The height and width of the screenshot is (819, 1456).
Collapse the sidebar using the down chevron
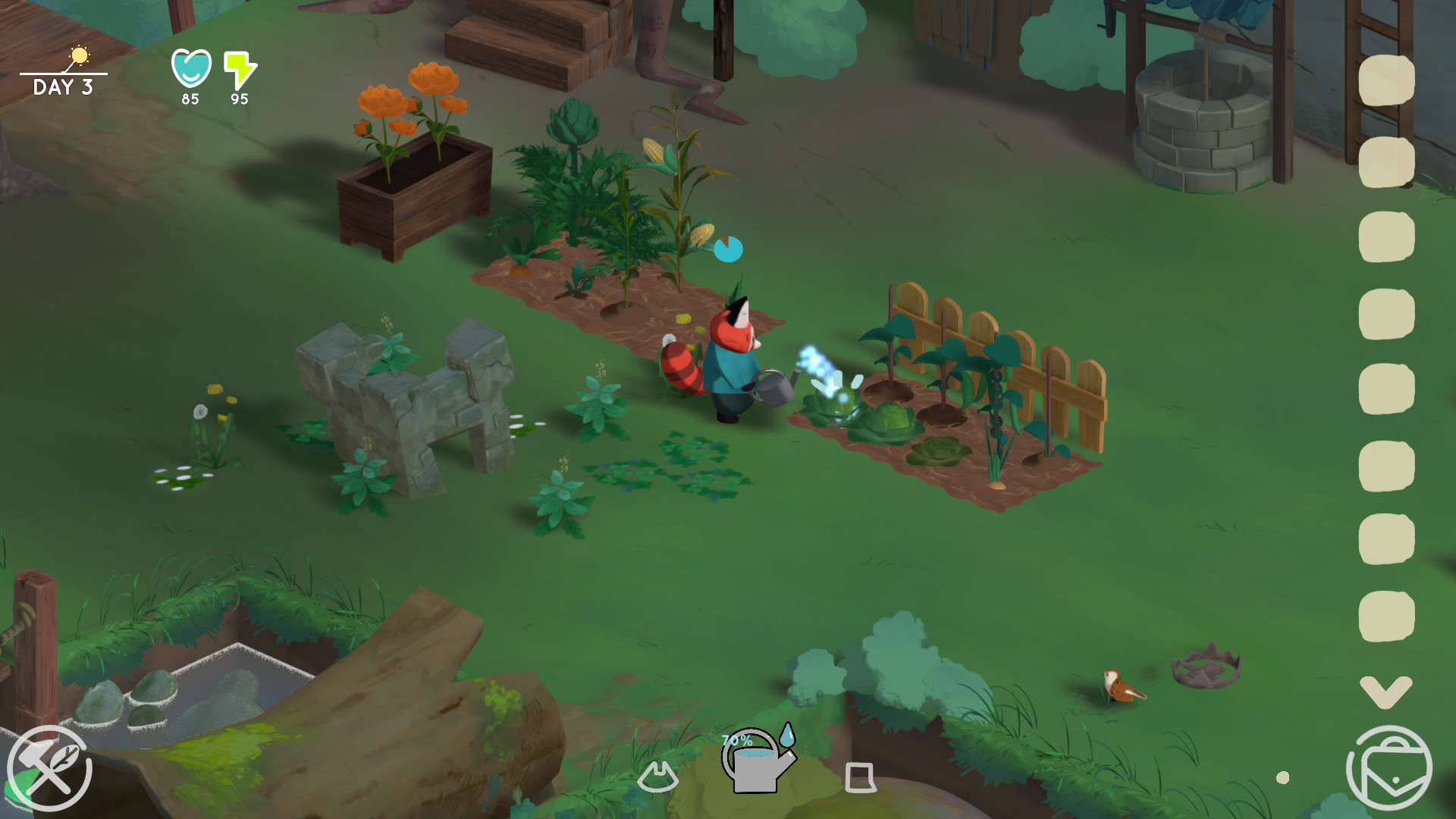[x=1387, y=691]
